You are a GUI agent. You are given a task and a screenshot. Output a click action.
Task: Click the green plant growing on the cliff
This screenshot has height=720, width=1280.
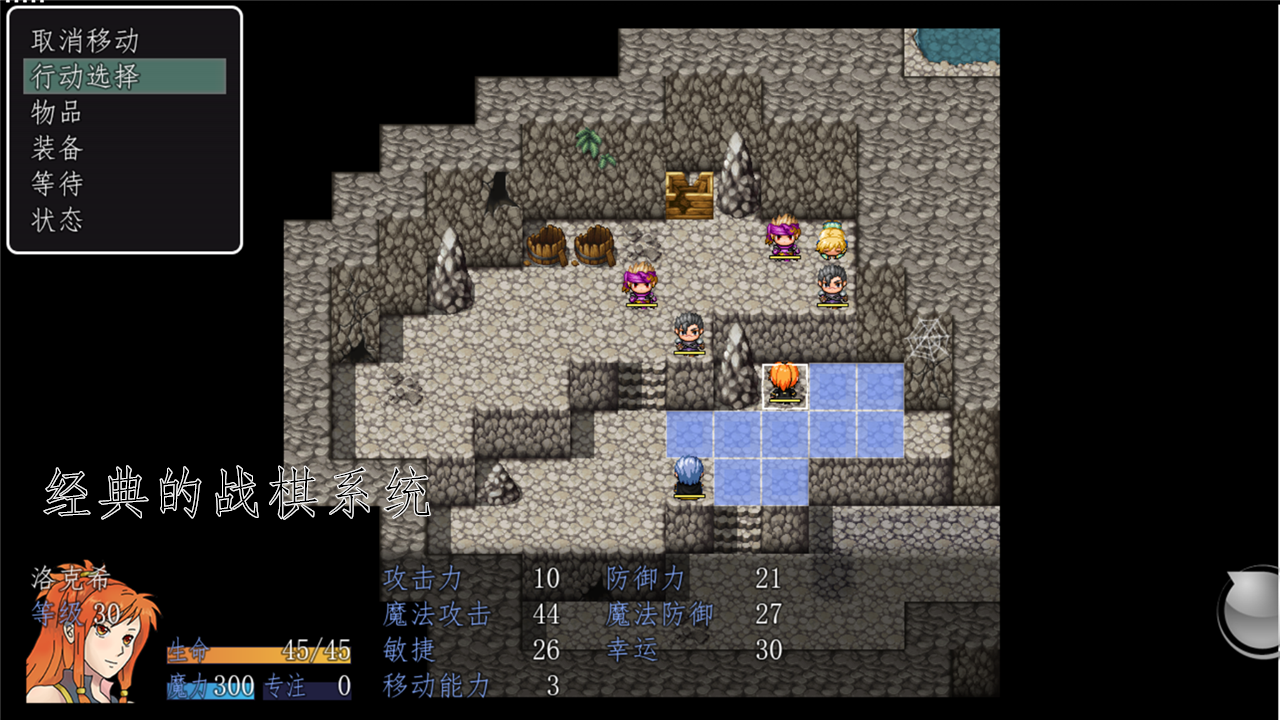589,140
